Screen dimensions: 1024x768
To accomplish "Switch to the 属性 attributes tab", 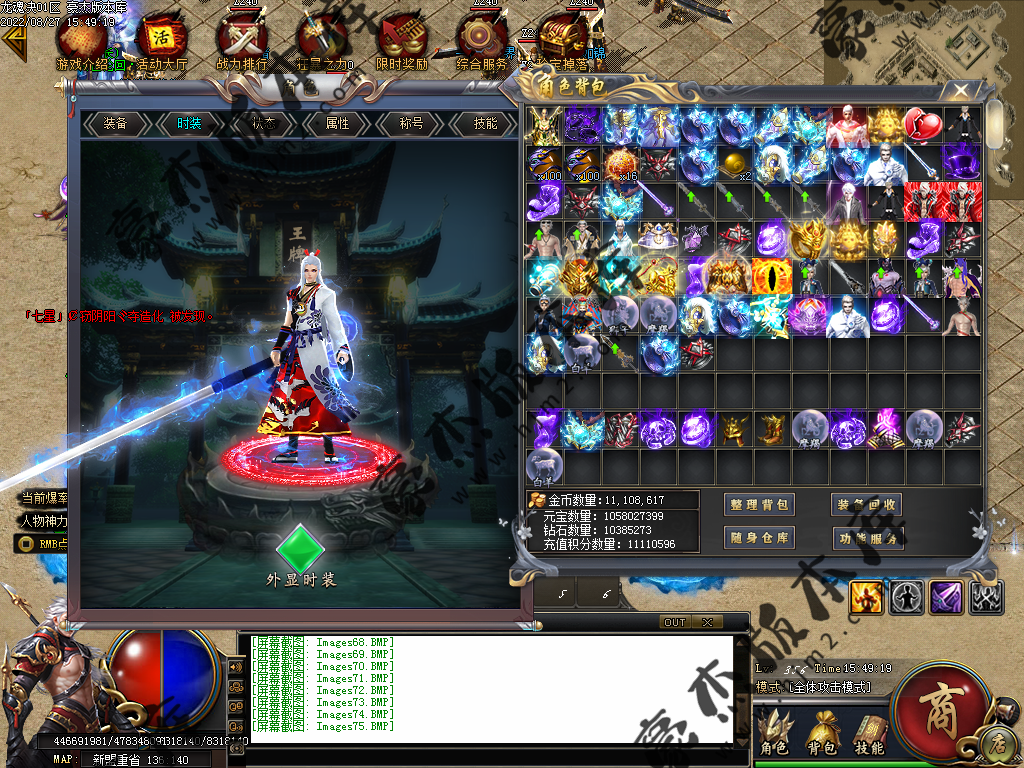I will pos(338,124).
